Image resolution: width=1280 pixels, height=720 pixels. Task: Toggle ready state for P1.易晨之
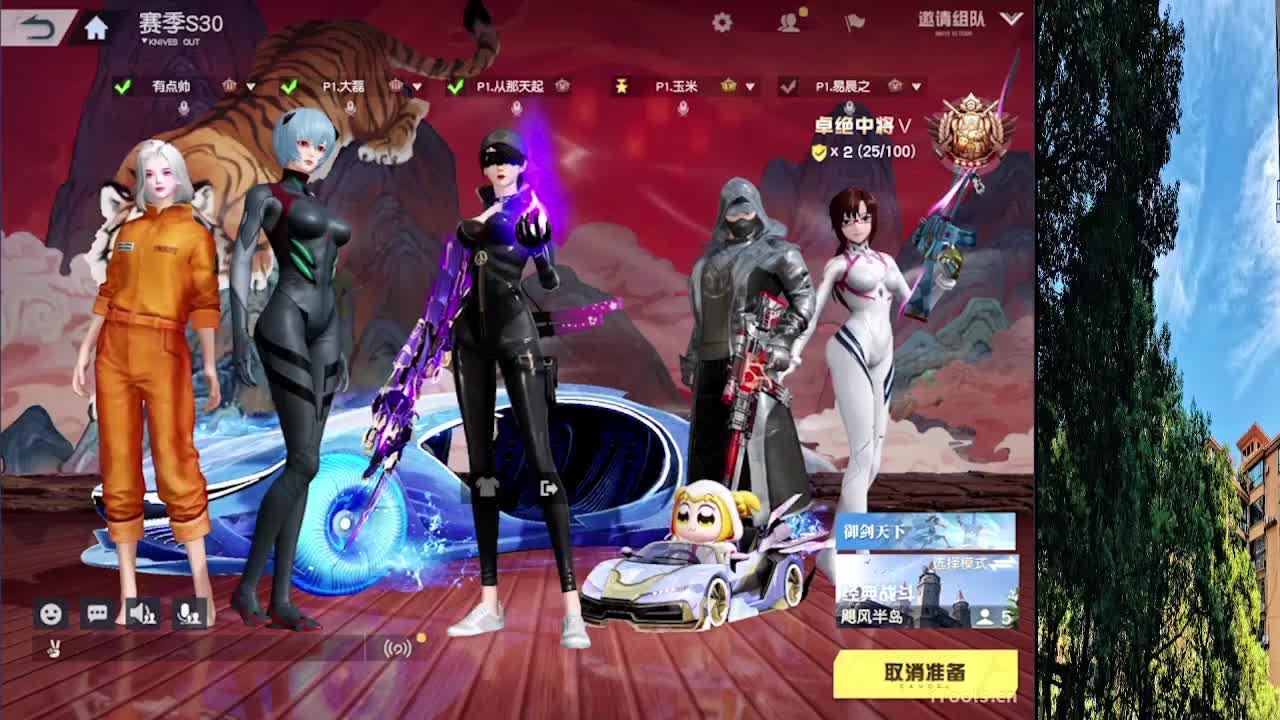tap(786, 85)
